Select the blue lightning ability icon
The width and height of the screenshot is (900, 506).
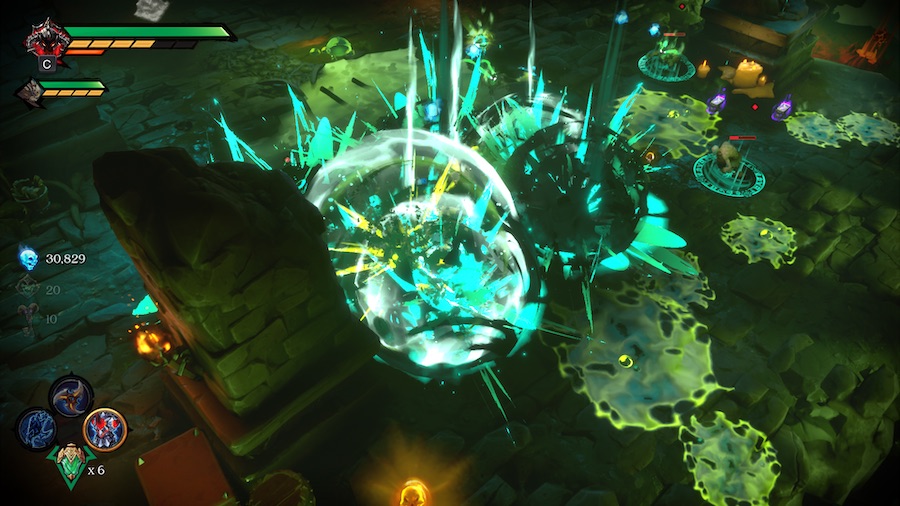point(37,428)
